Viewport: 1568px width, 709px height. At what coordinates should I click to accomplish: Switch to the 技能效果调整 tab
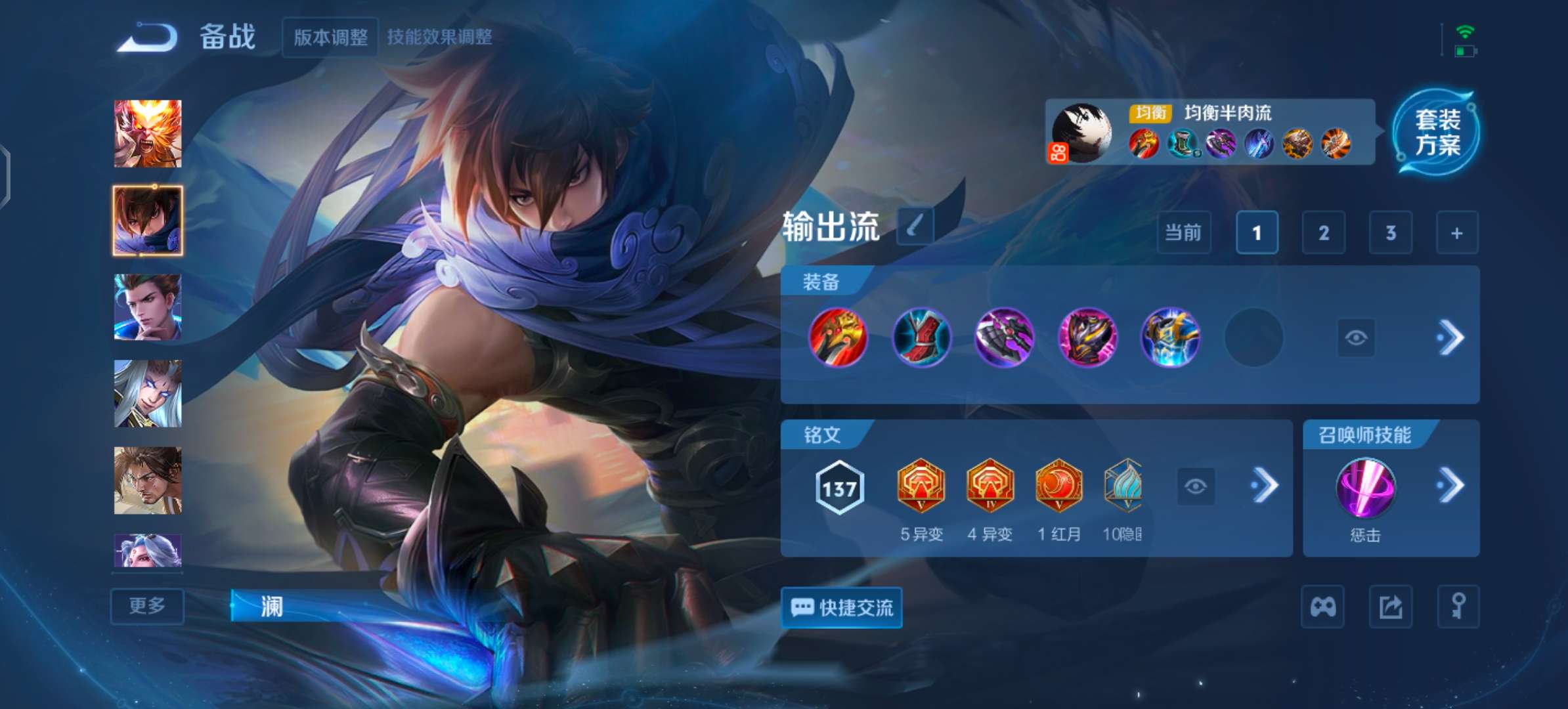pos(439,37)
